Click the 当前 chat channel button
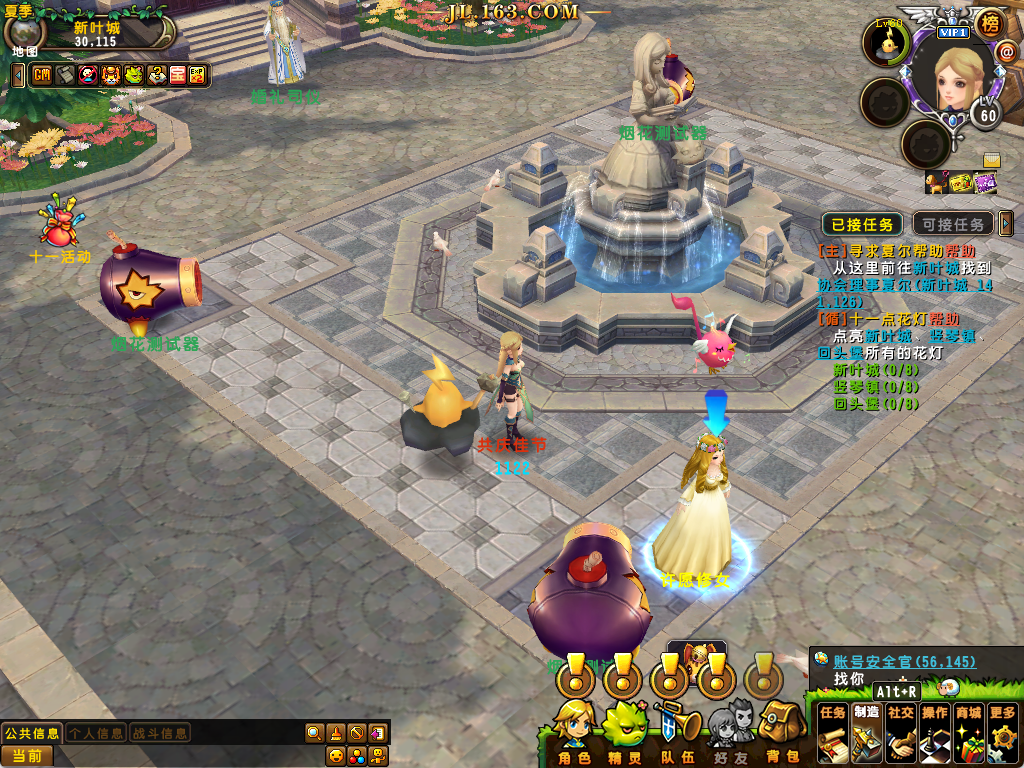1024x768 pixels. [x=27, y=756]
